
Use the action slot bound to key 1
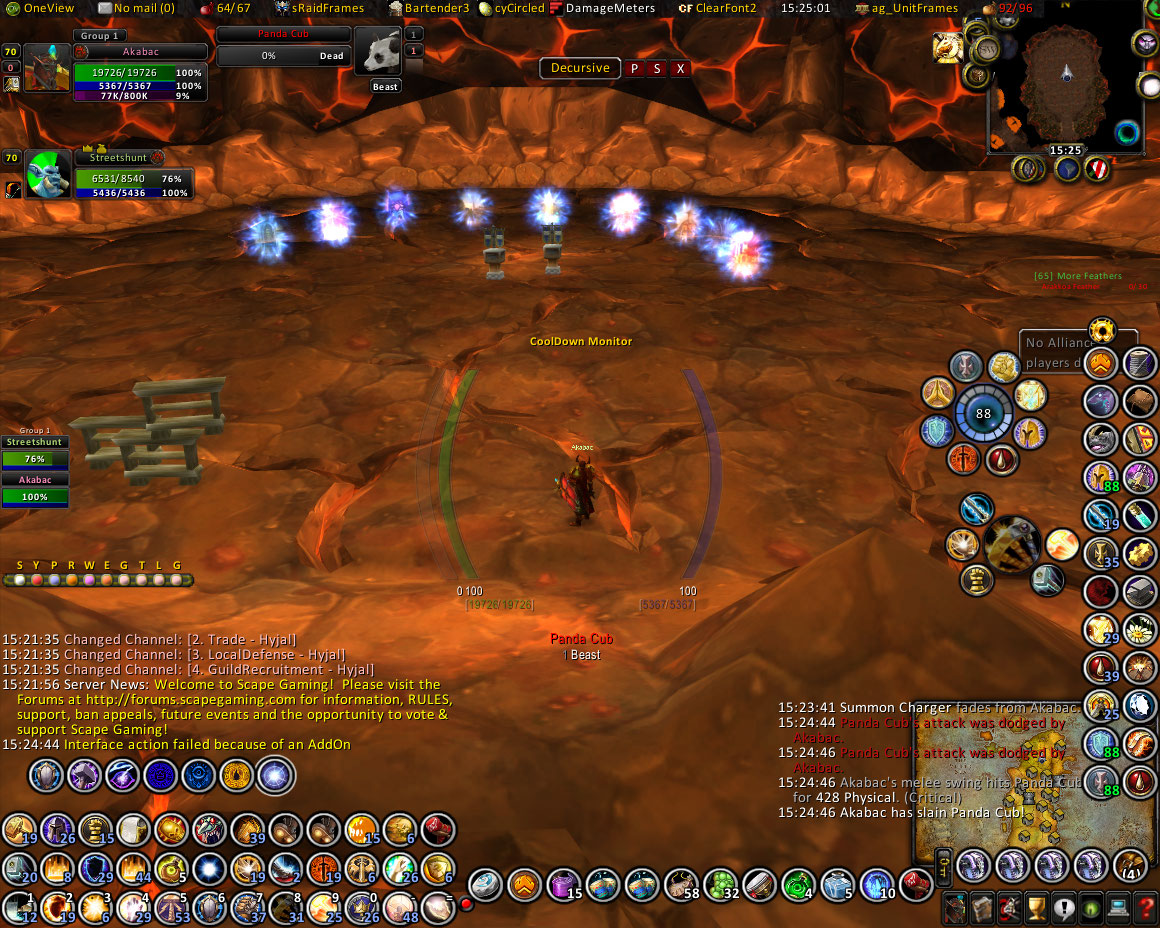pyautogui.click(x=20, y=908)
